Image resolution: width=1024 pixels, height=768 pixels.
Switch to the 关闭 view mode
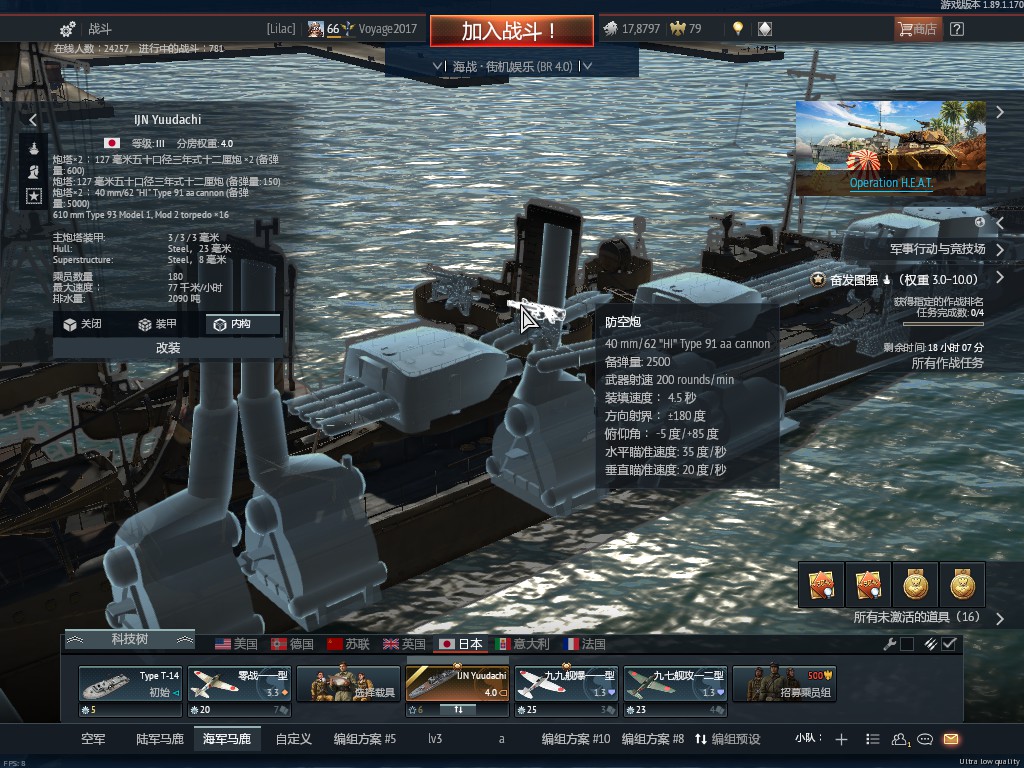(x=82, y=324)
